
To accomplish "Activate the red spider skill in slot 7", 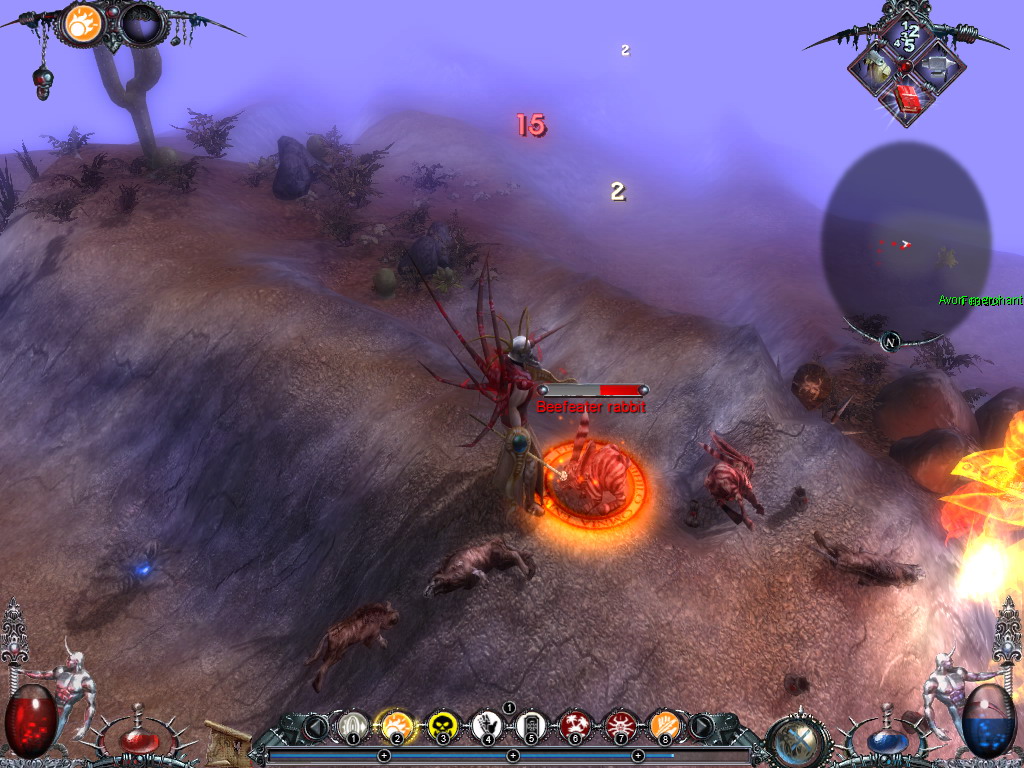I will 620,725.
